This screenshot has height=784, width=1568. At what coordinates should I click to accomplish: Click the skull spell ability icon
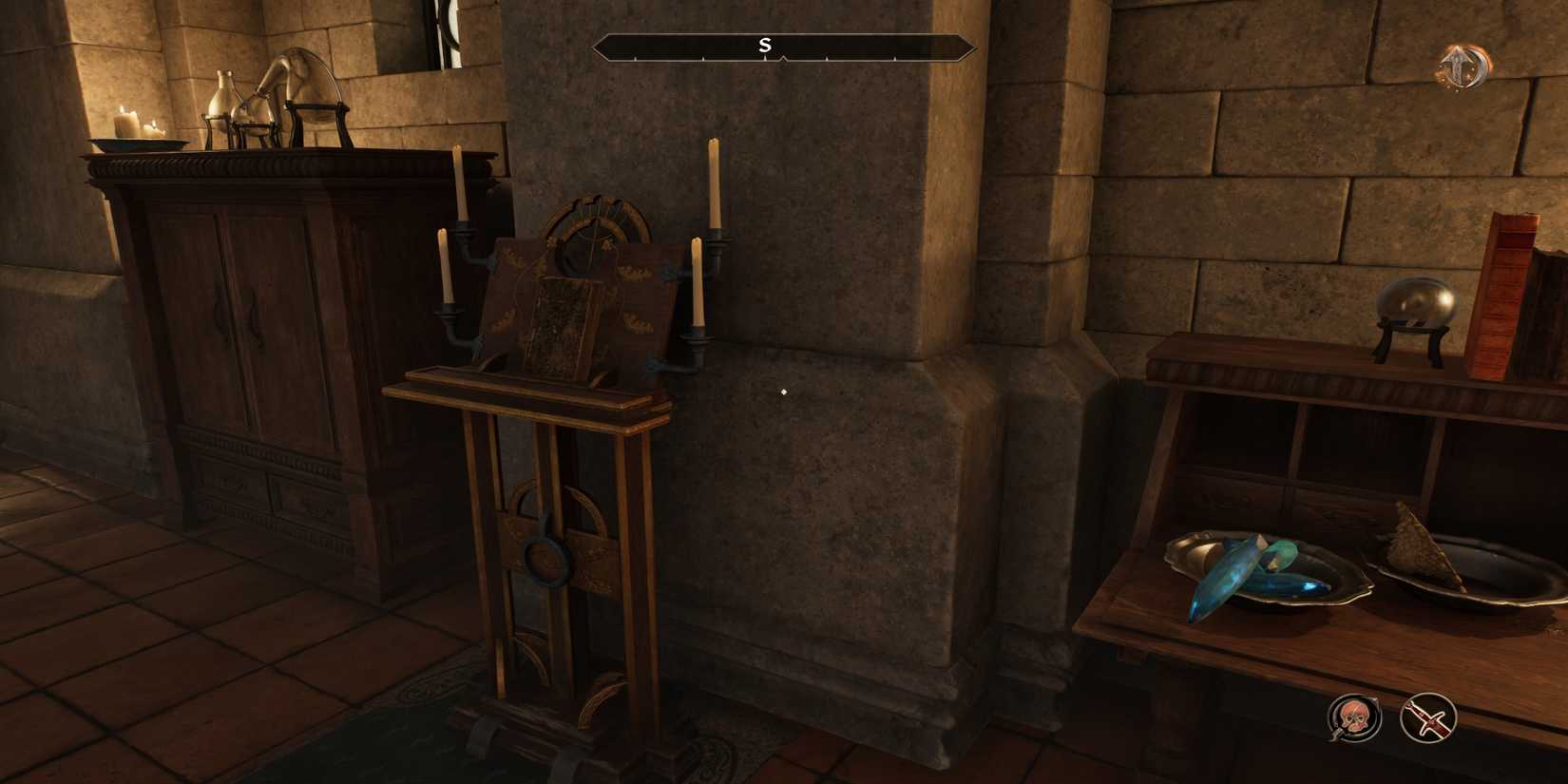[1355, 719]
